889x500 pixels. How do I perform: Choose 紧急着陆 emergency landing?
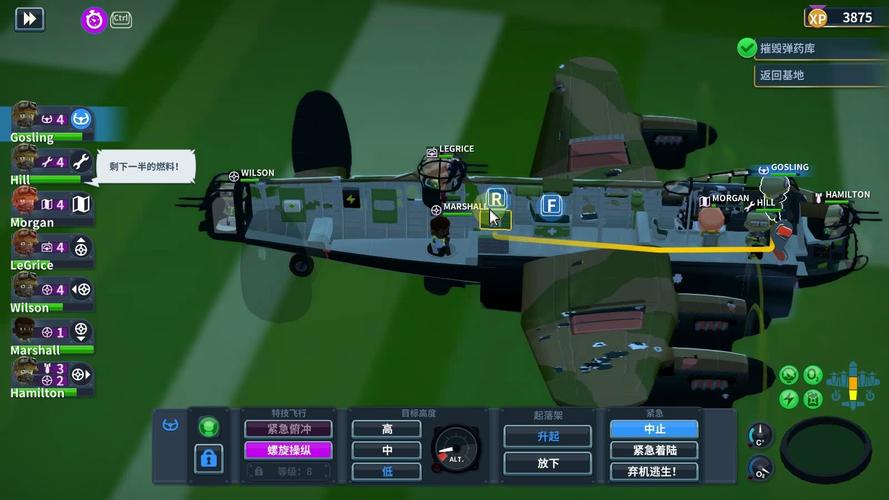[653, 450]
